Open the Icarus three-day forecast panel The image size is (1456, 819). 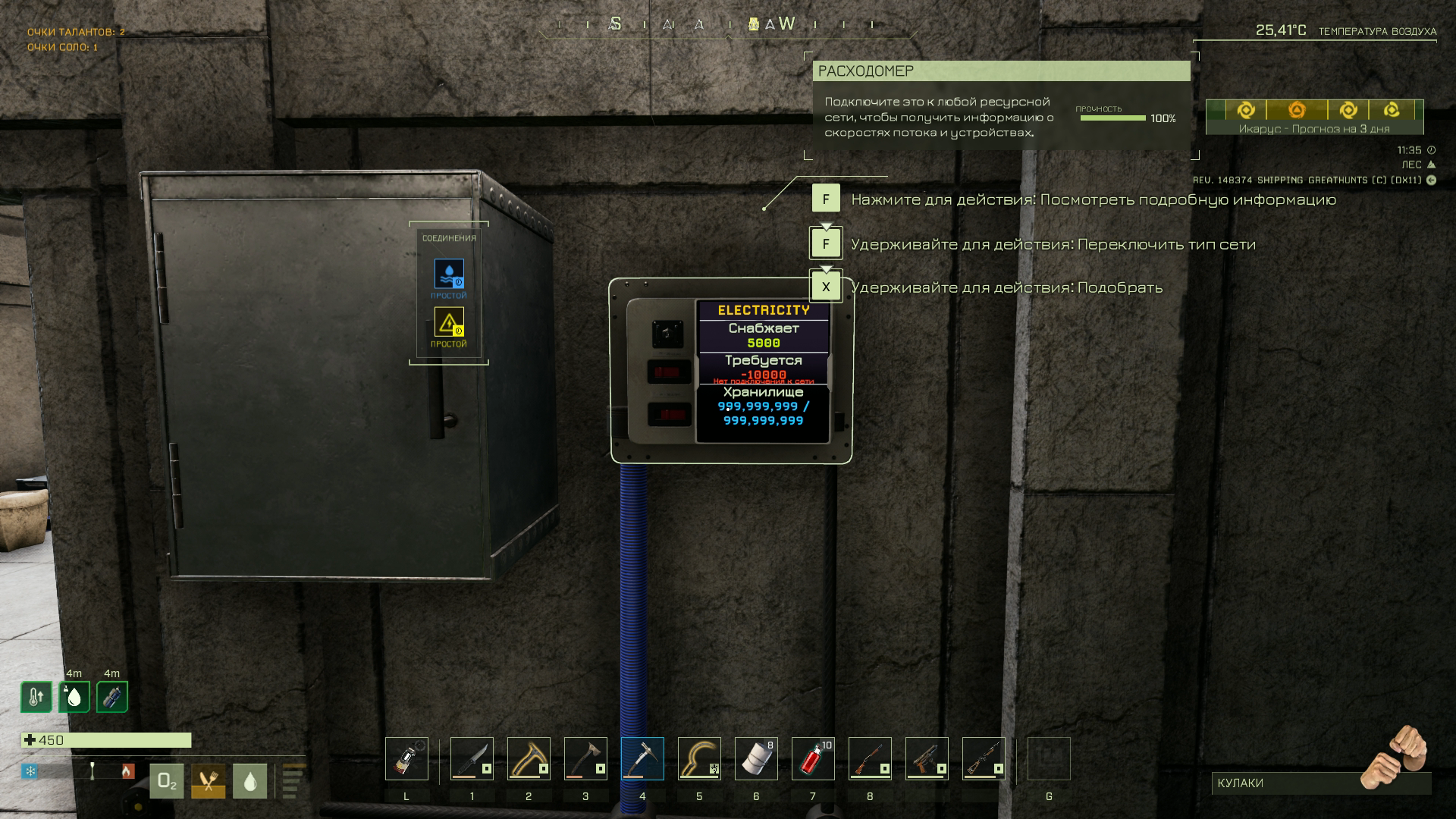point(1314,117)
